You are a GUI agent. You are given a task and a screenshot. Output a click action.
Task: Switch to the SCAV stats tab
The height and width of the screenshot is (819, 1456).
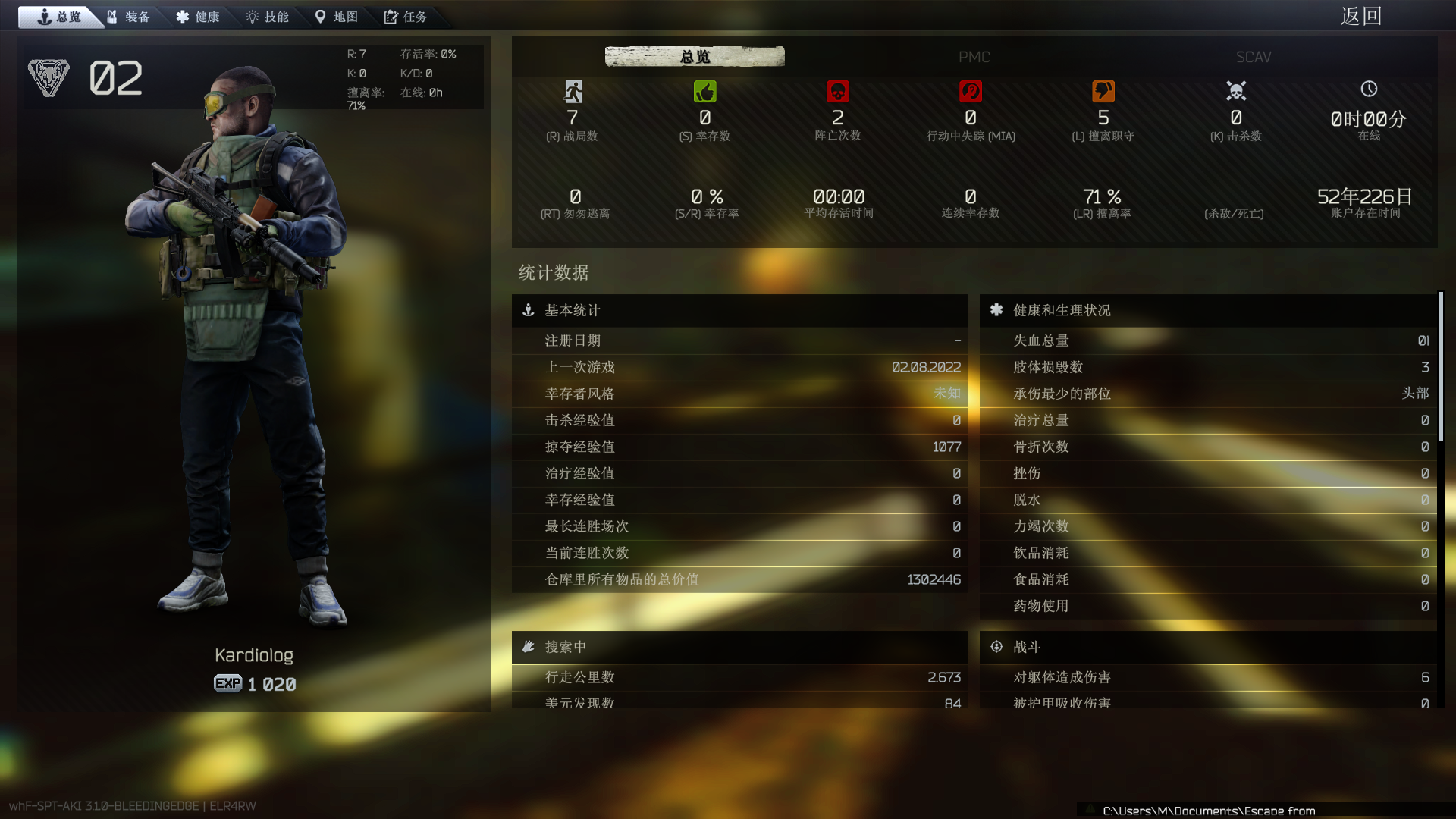[x=1254, y=57]
